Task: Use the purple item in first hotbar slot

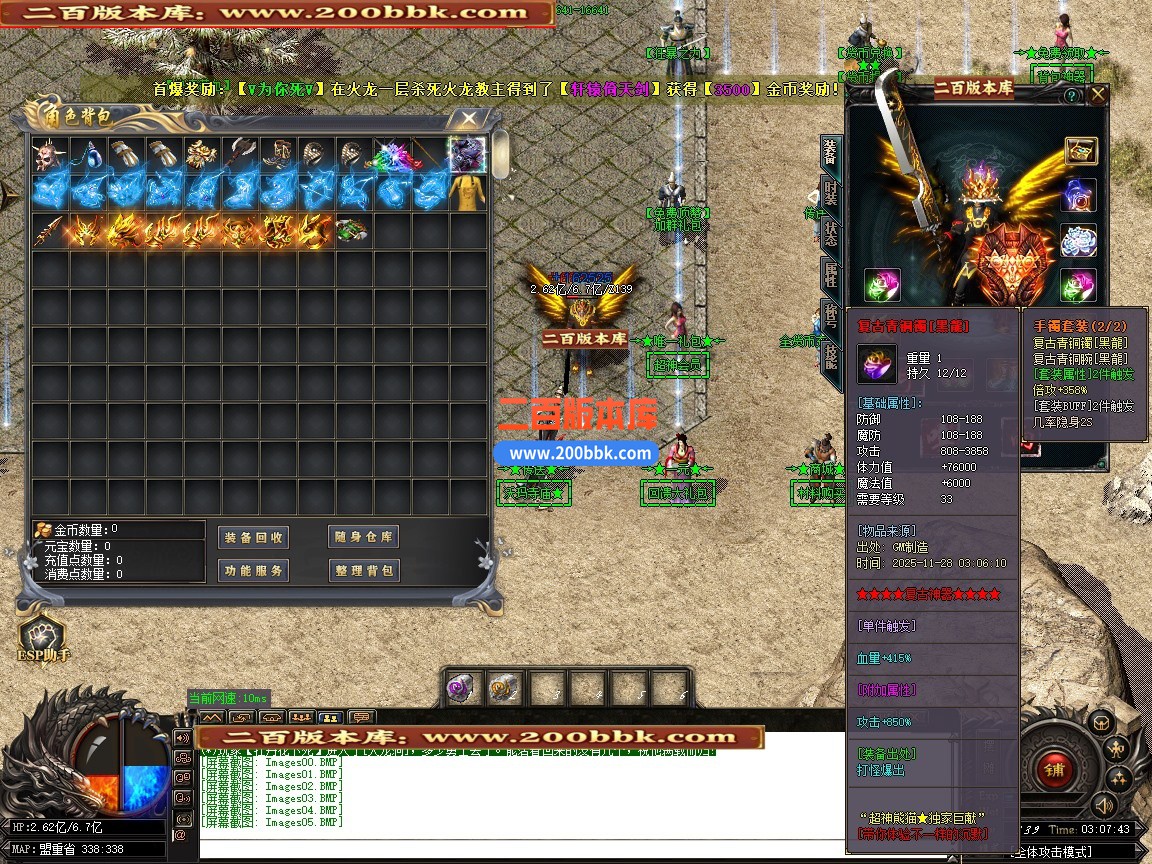Action: (x=461, y=688)
